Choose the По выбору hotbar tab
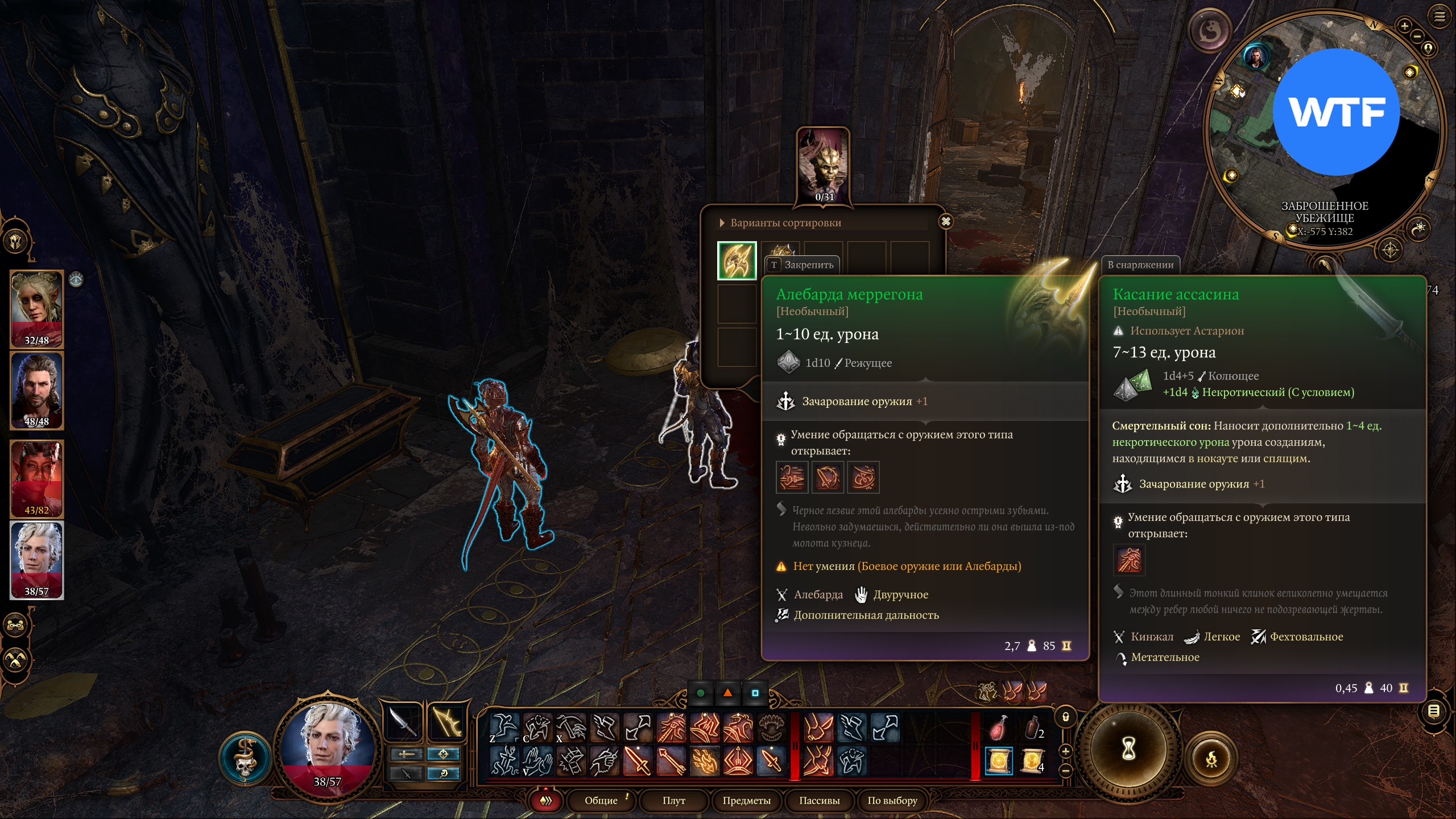Viewport: 1456px width, 819px height. (x=892, y=800)
